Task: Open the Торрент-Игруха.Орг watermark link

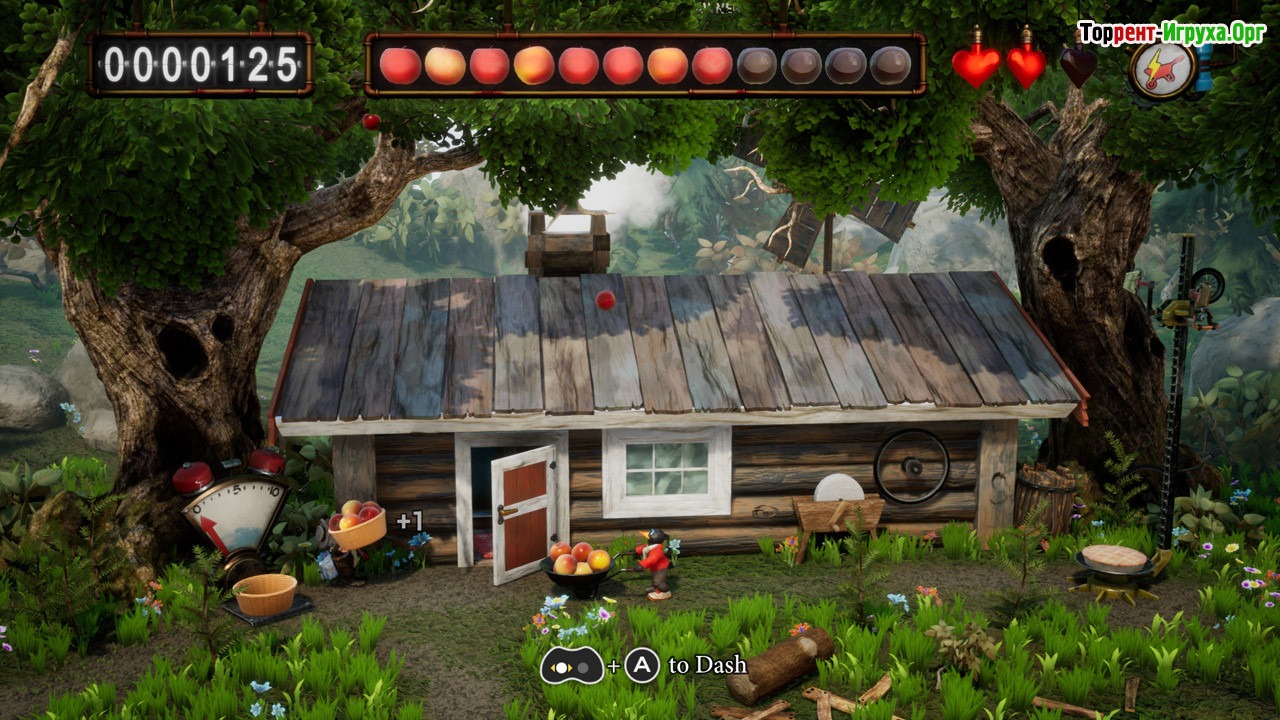Action: [x=1172, y=33]
